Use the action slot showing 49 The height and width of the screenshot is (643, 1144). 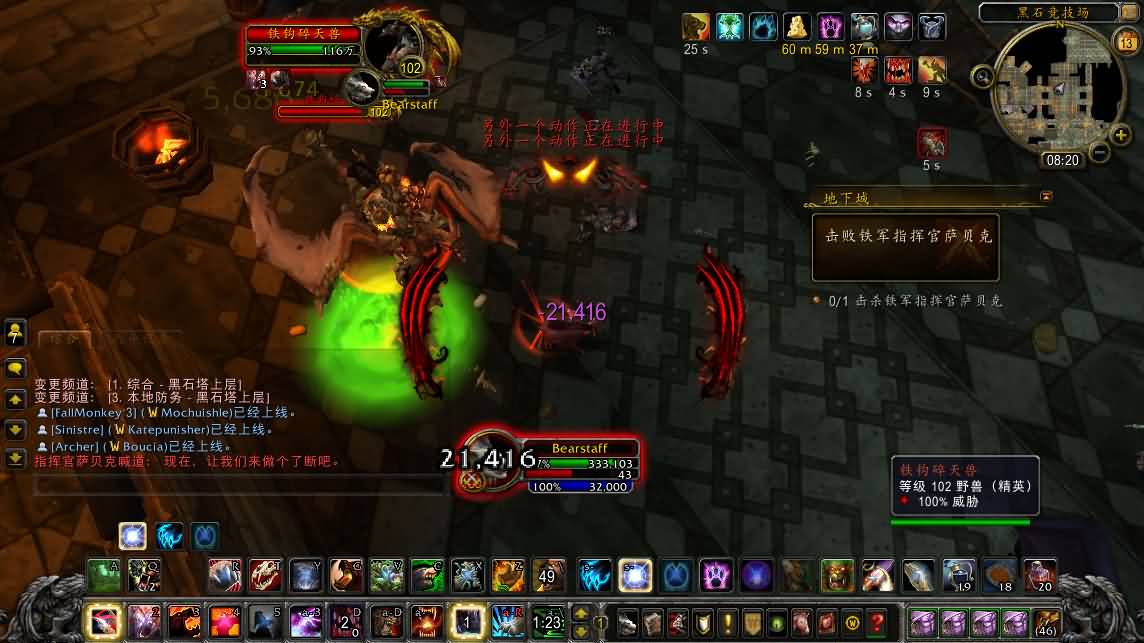(x=548, y=575)
